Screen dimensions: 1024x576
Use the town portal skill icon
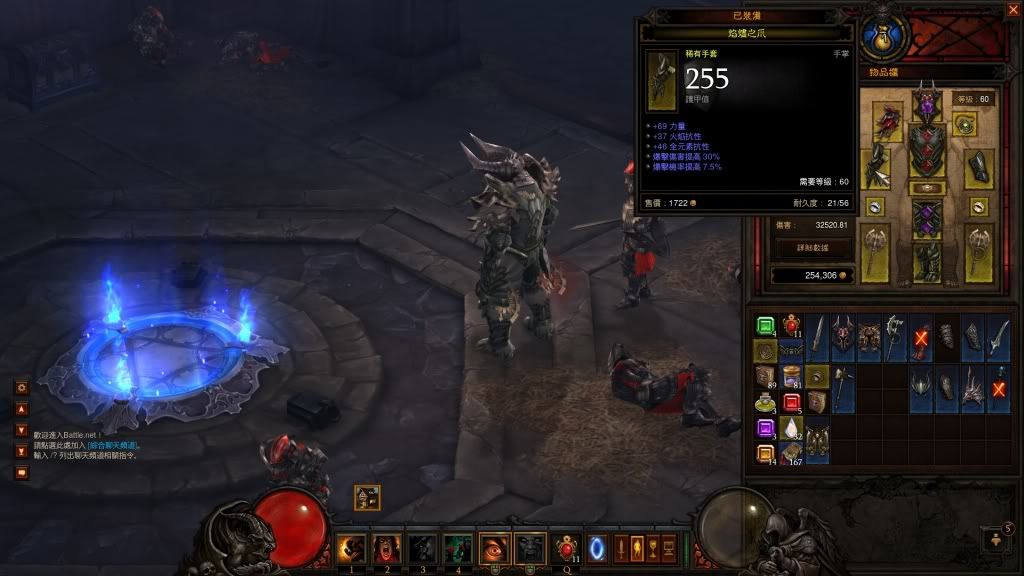598,548
